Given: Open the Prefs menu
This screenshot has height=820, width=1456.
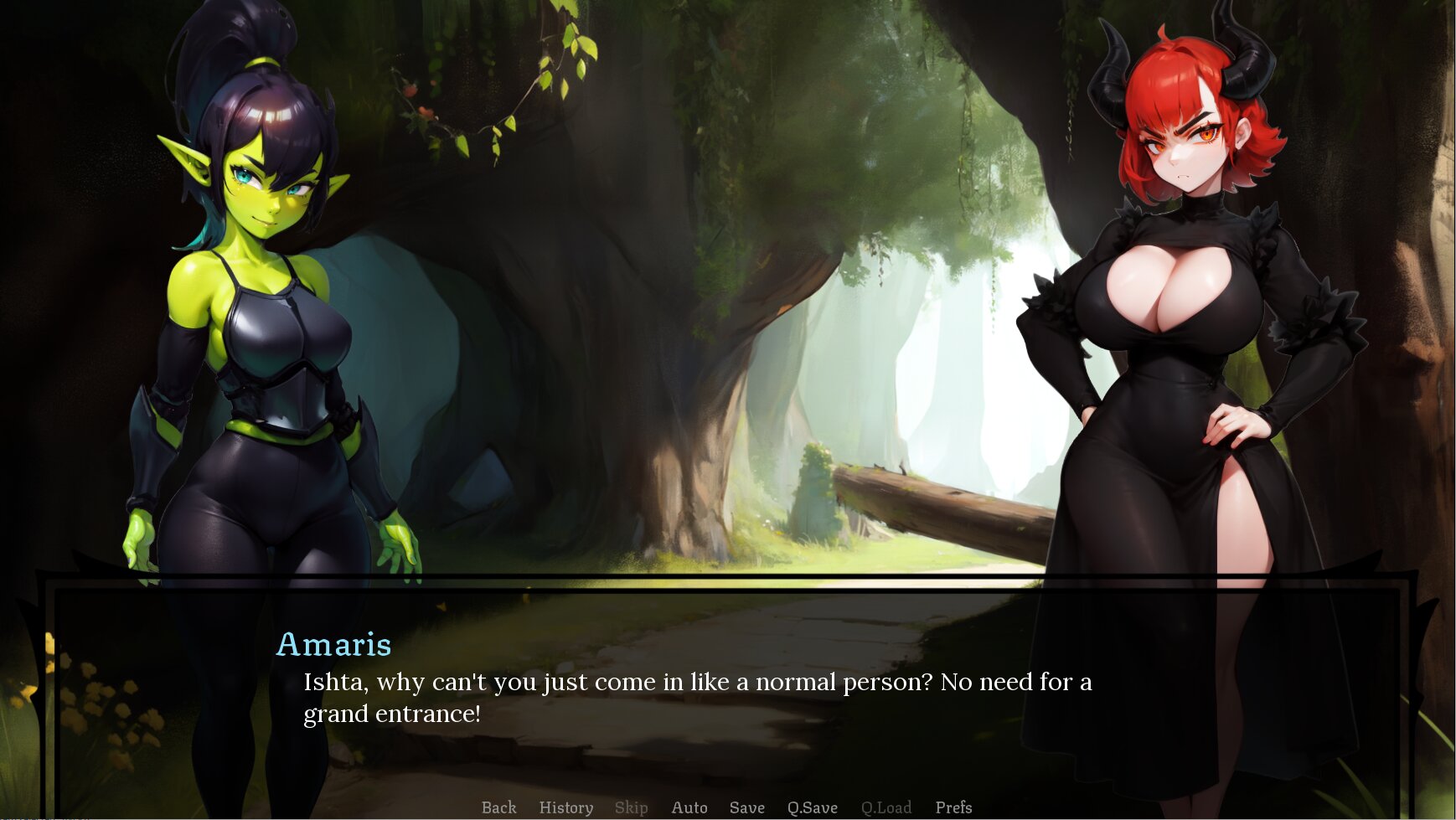Looking at the screenshot, I should [x=953, y=807].
